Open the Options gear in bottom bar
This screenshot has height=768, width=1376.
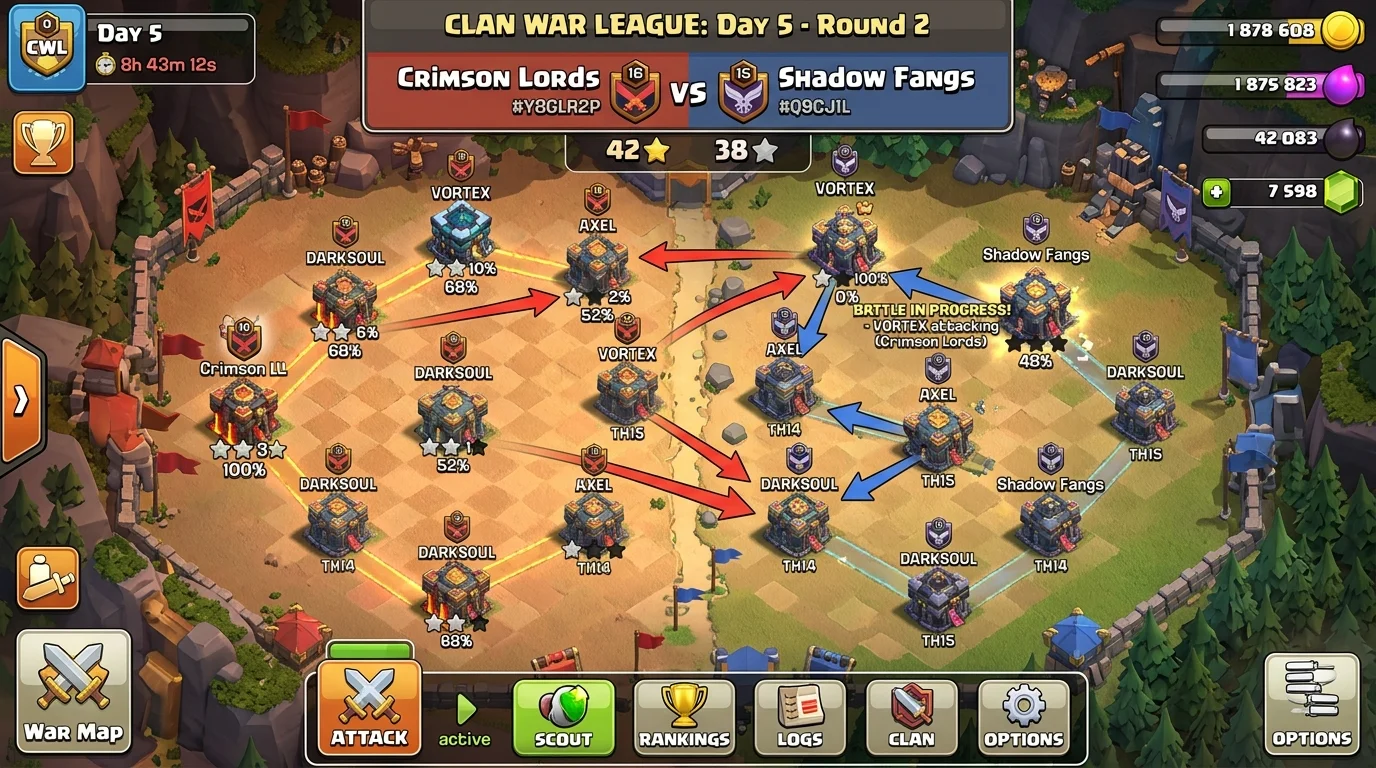coord(1022,716)
